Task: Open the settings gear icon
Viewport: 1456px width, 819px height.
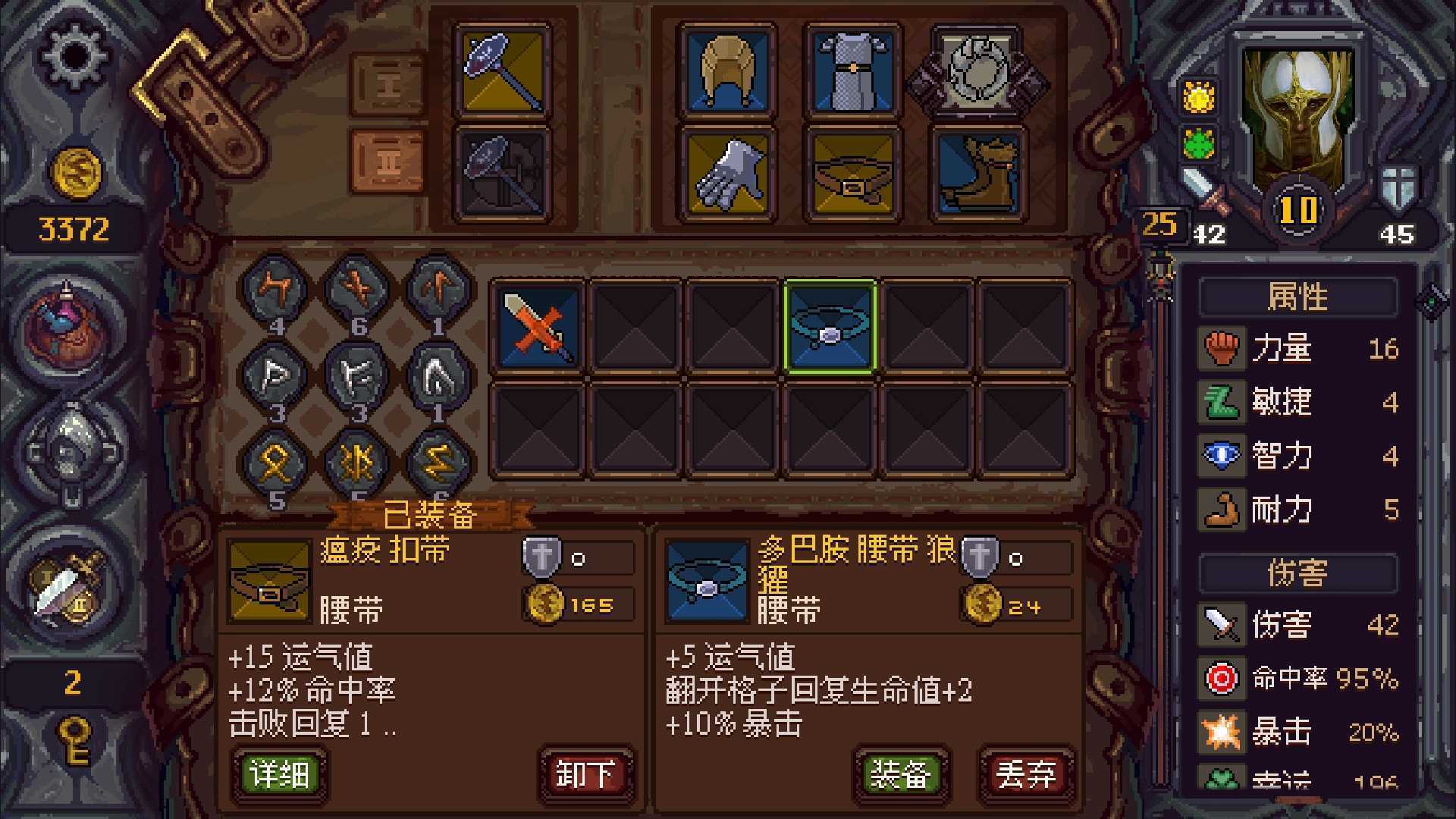Action: tap(72, 55)
